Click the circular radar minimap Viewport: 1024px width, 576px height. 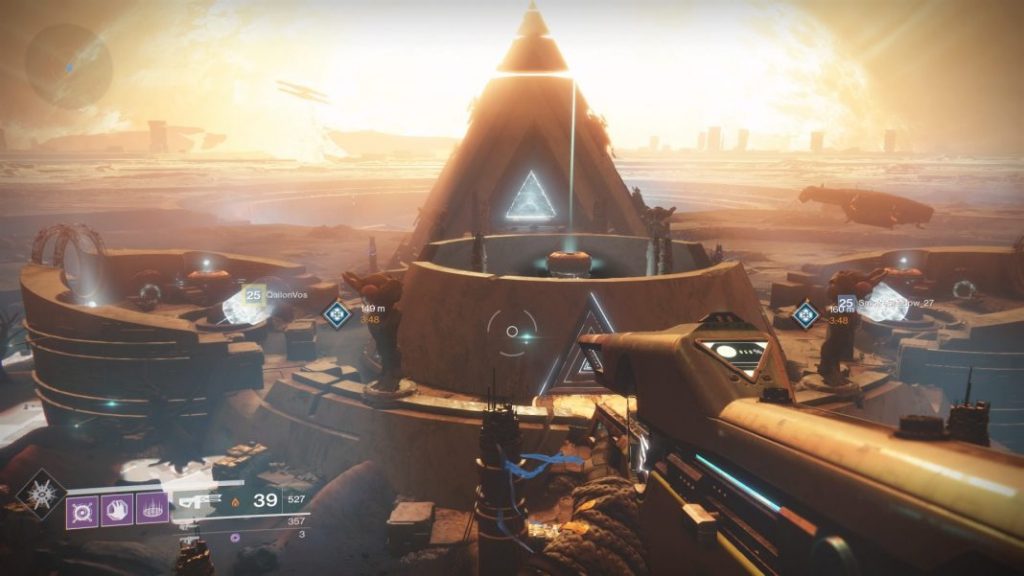point(69,65)
